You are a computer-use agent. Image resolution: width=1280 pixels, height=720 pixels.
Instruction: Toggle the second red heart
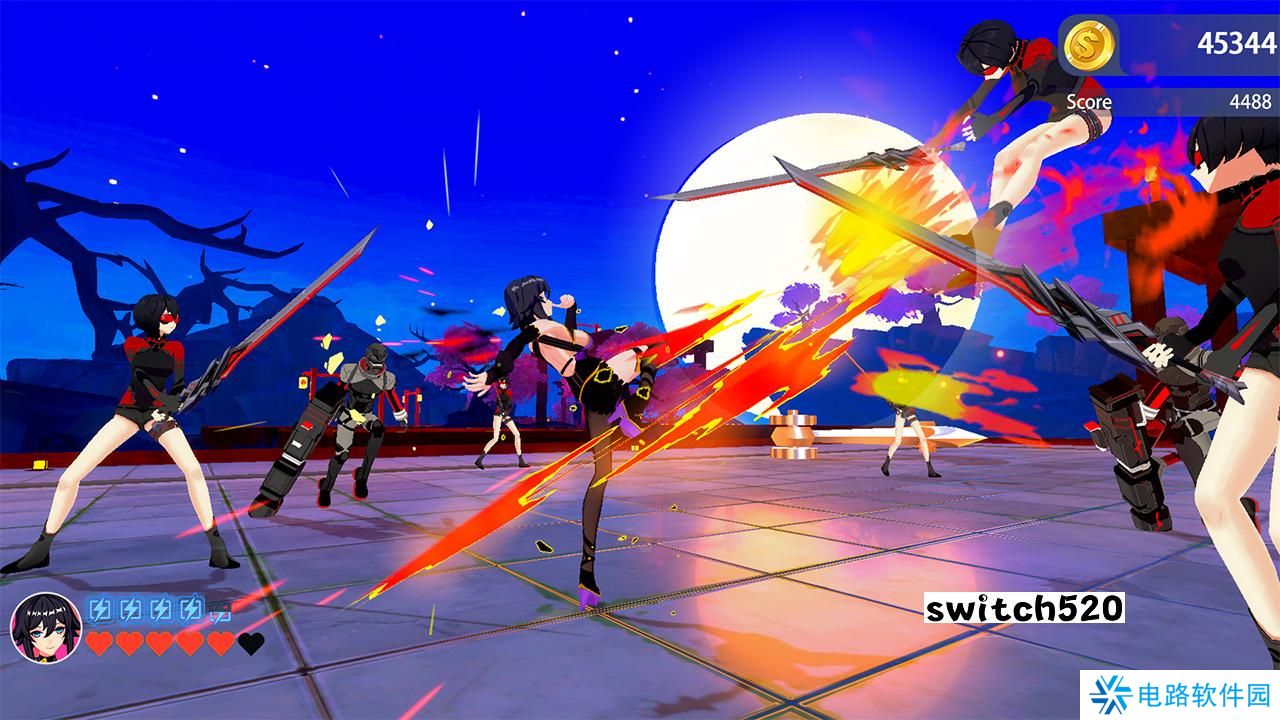(129, 643)
